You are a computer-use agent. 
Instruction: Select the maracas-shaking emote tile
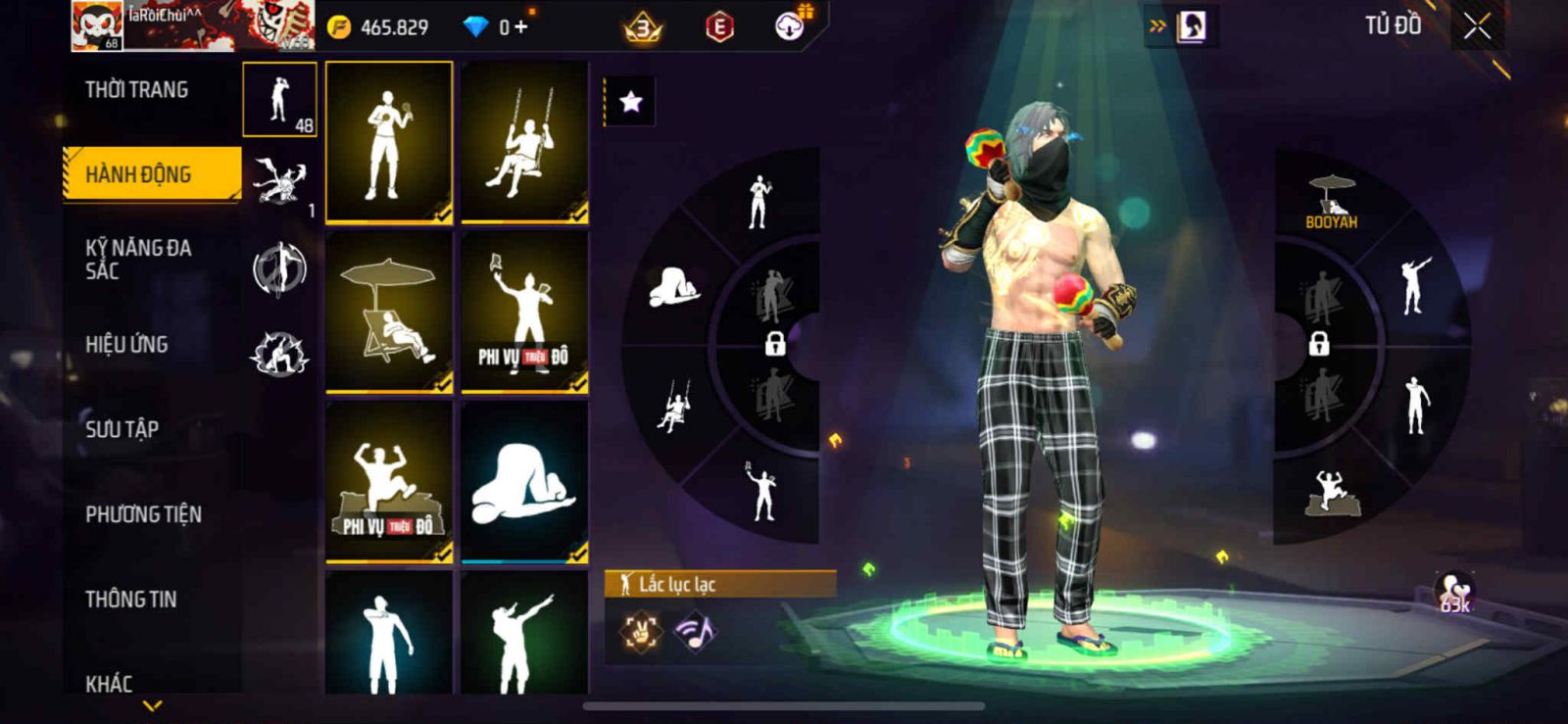(389, 142)
